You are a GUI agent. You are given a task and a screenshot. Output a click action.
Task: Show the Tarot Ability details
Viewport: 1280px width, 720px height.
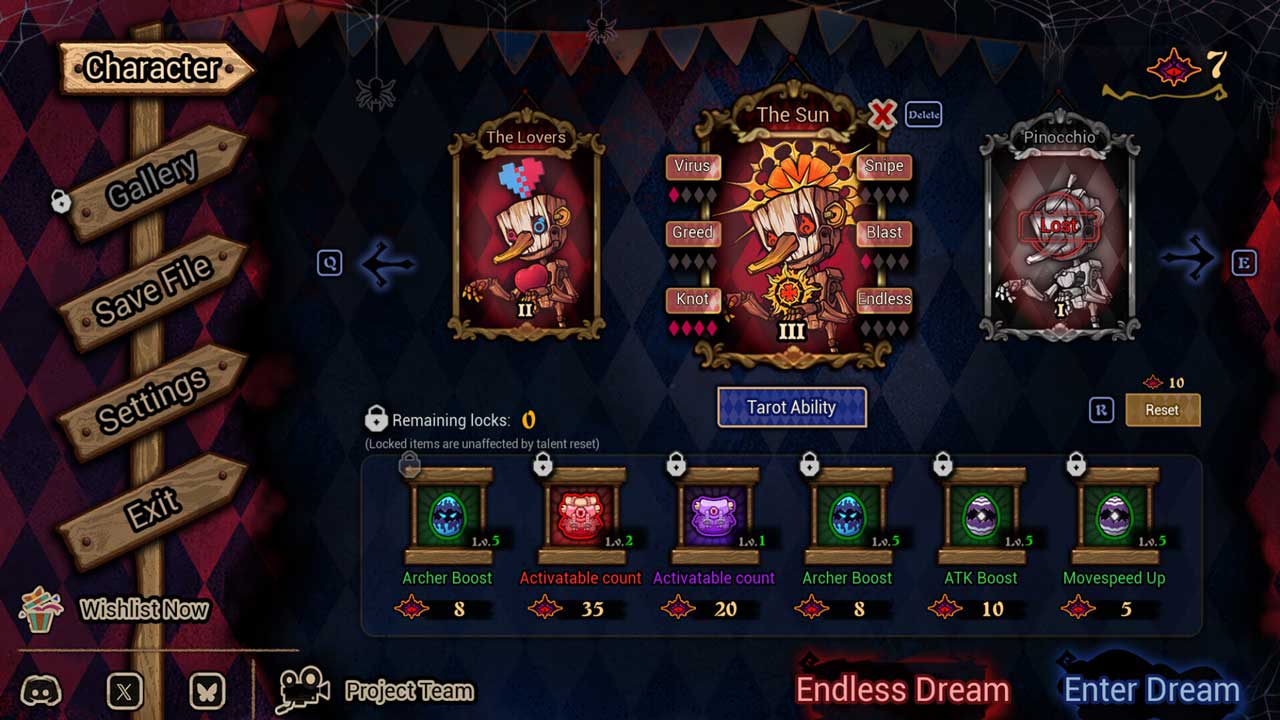click(791, 407)
